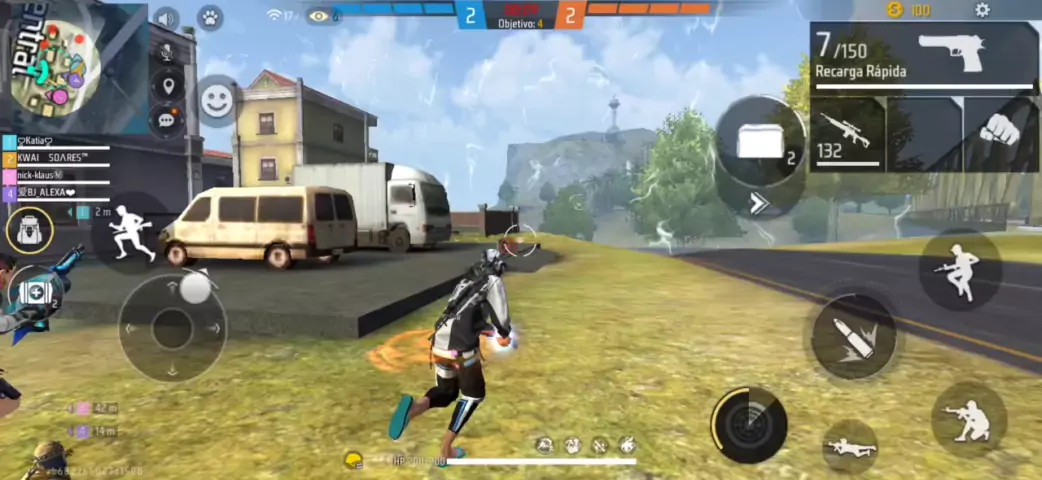The image size is (1042, 480).
Task: Toggle the microphone voice chat
Action: pos(166,52)
